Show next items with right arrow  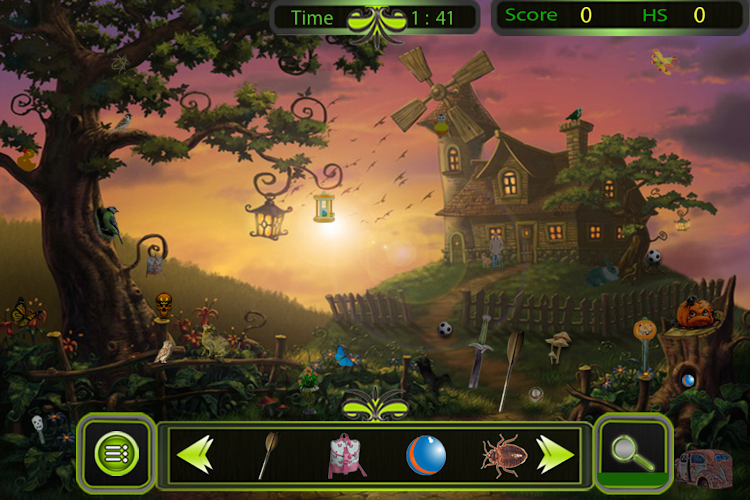[x=556, y=455]
